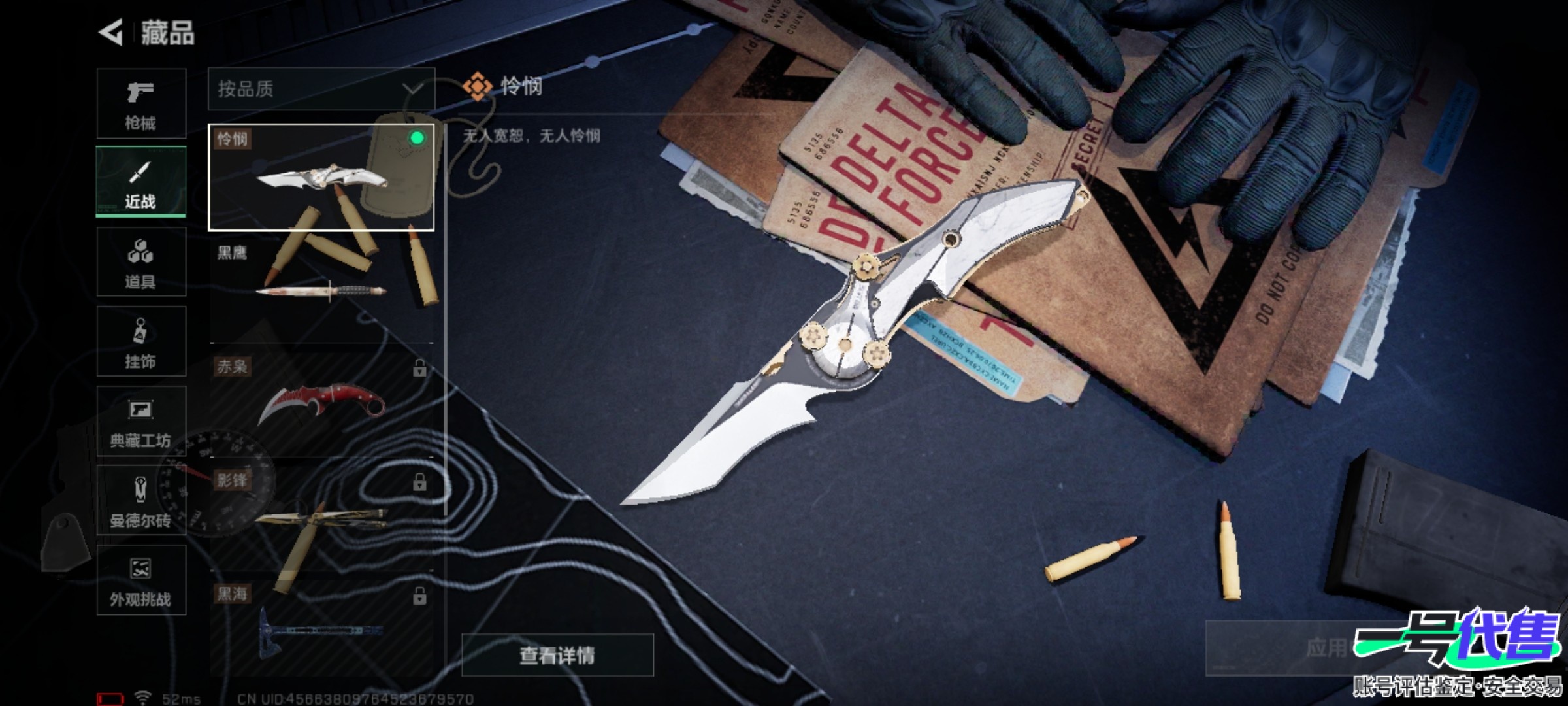This screenshot has height=706, width=1568.
Task: Open the 按品质 sort dropdown
Action: 321,89
